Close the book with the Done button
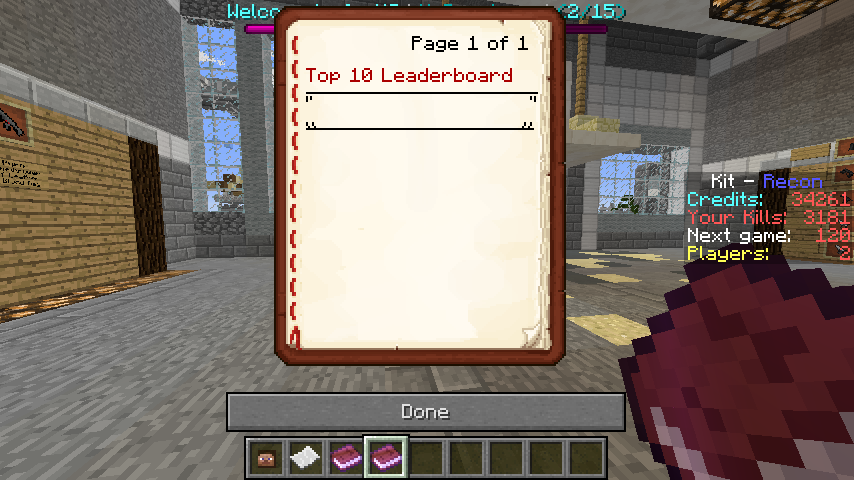This screenshot has width=854, height=480. (x=425, y=411)
